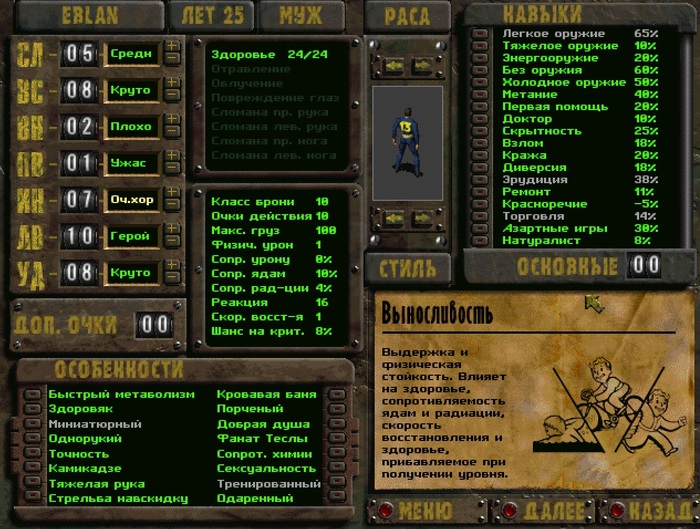
Task: Toggle the Одаренный trait
Action: point(337,498)
